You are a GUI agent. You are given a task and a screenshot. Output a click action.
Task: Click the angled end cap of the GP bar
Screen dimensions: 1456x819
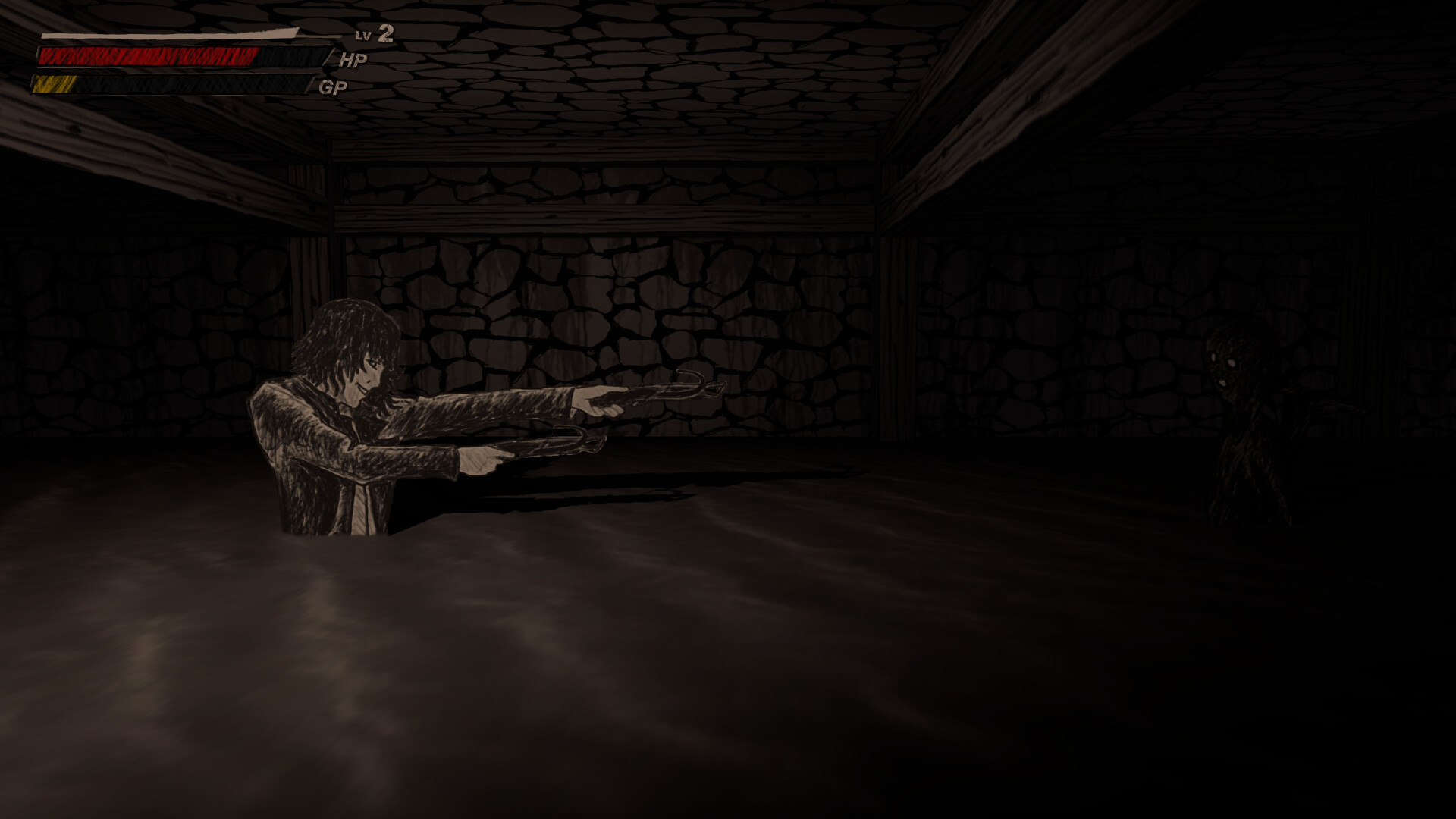click(x=308, y=83)
